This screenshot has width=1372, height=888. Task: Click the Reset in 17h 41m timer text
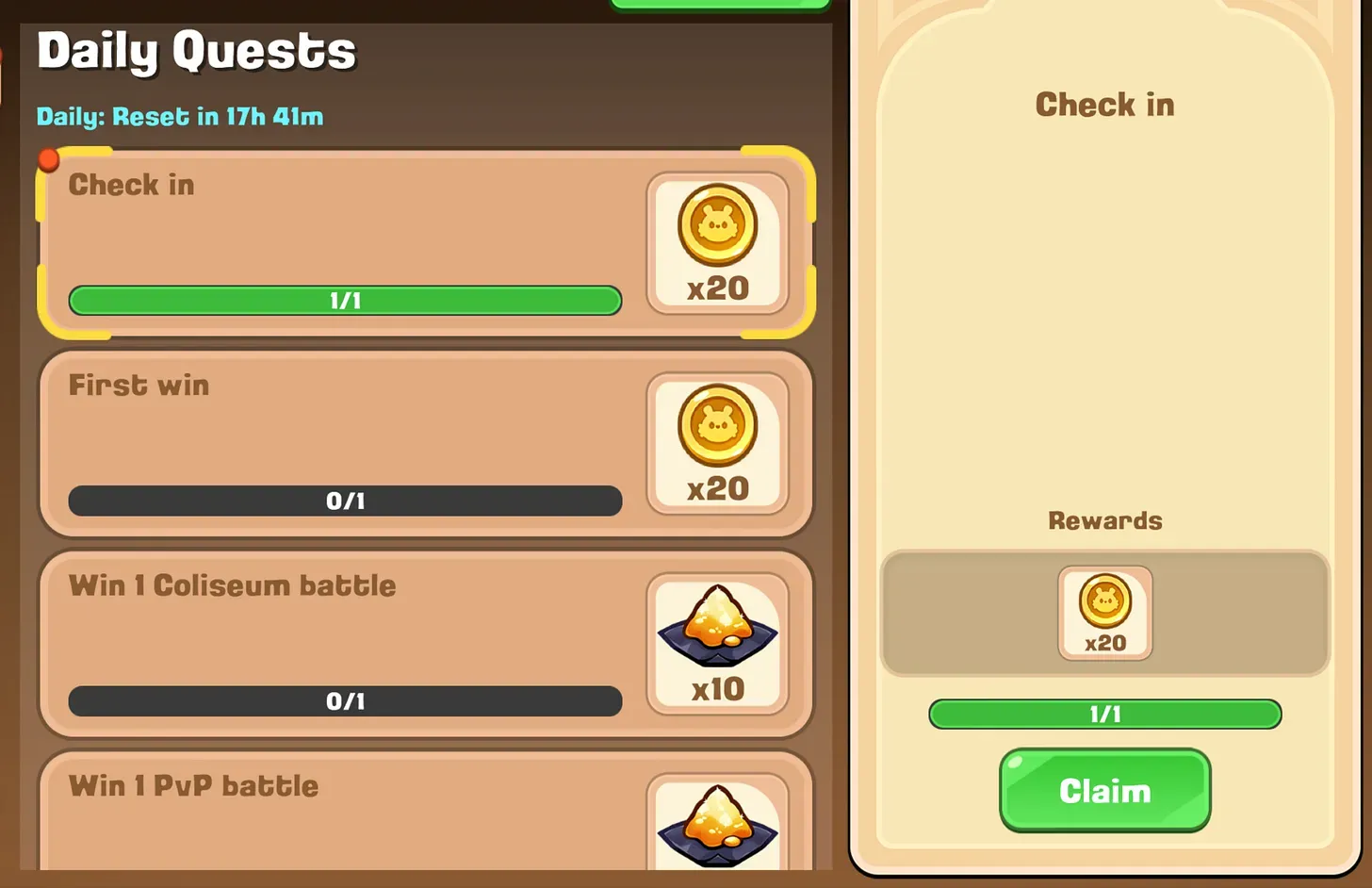(x=179, y=117)
